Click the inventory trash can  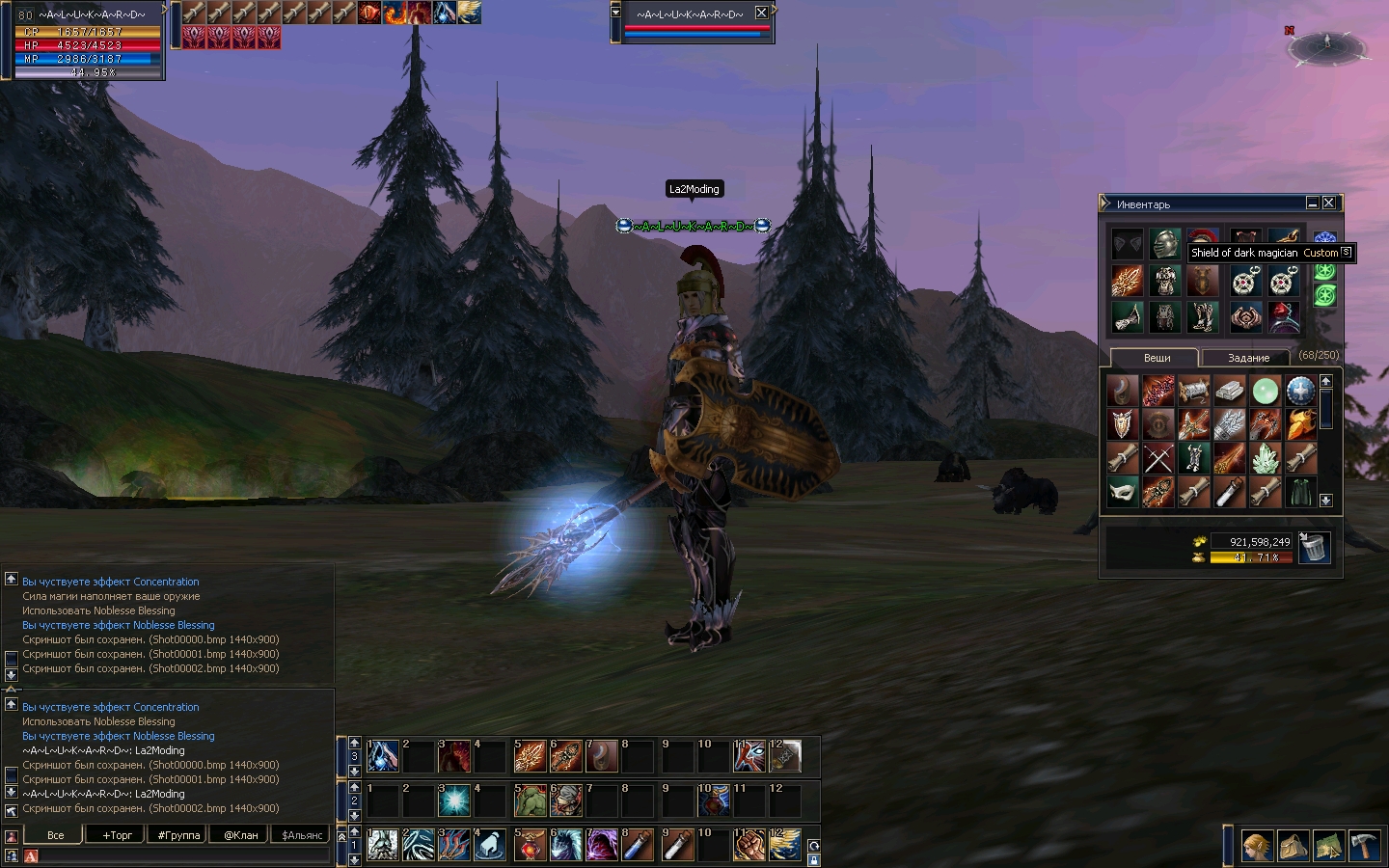coord(1313,548)
